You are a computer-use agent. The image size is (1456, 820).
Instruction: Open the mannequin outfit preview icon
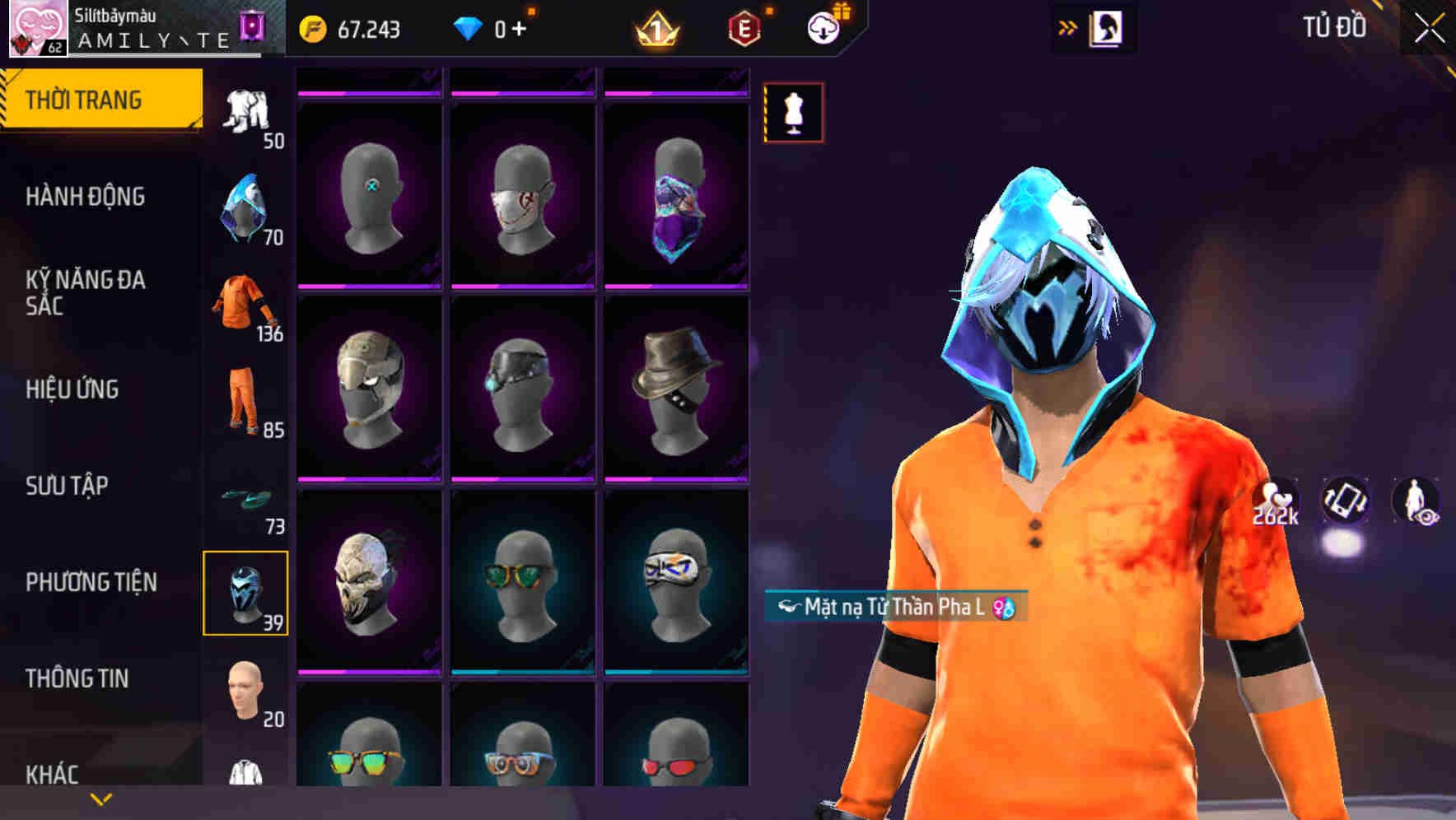793,113
